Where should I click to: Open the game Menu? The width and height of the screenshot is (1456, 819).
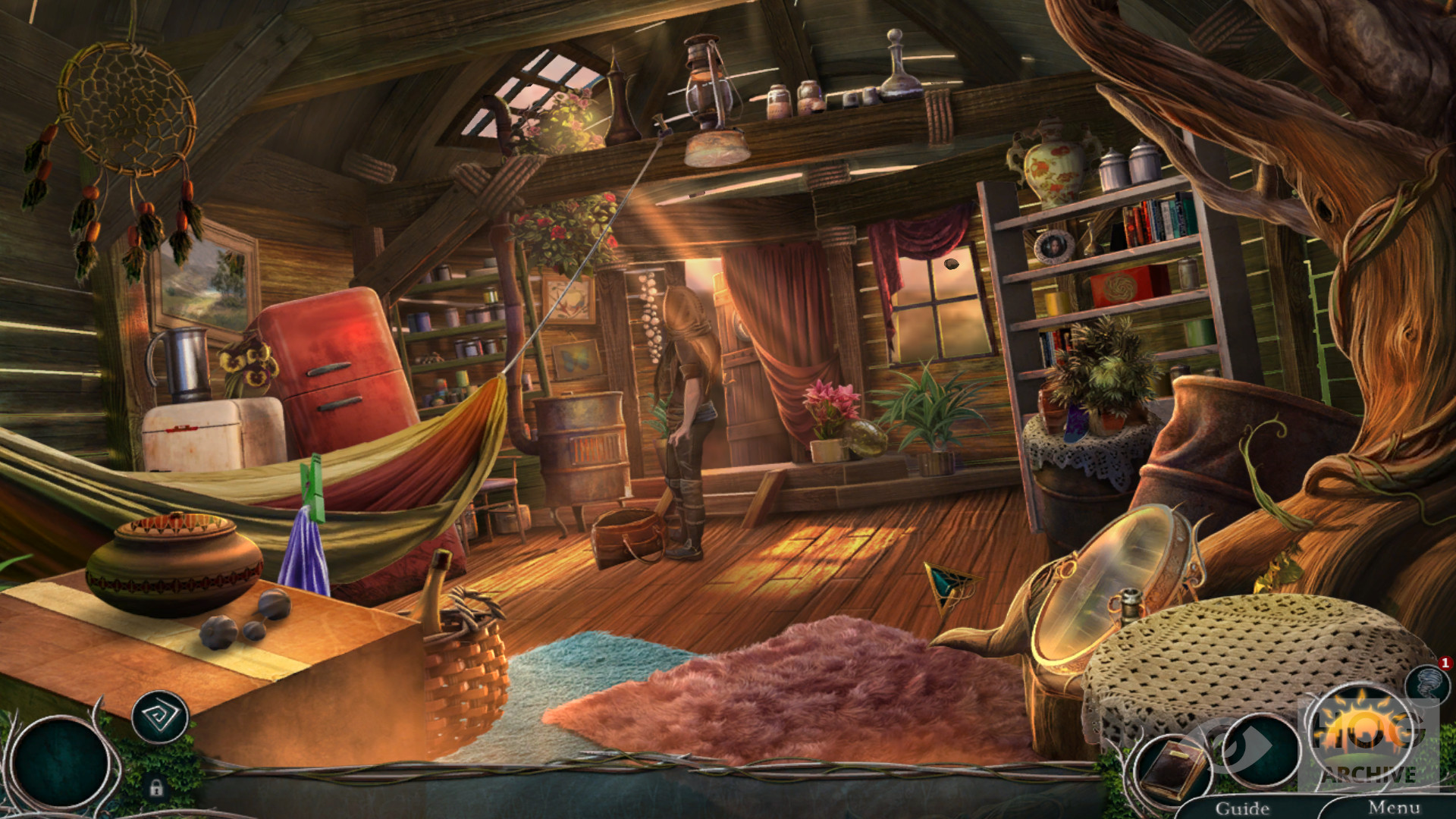pyautogui.click(x=1393, y=808)
